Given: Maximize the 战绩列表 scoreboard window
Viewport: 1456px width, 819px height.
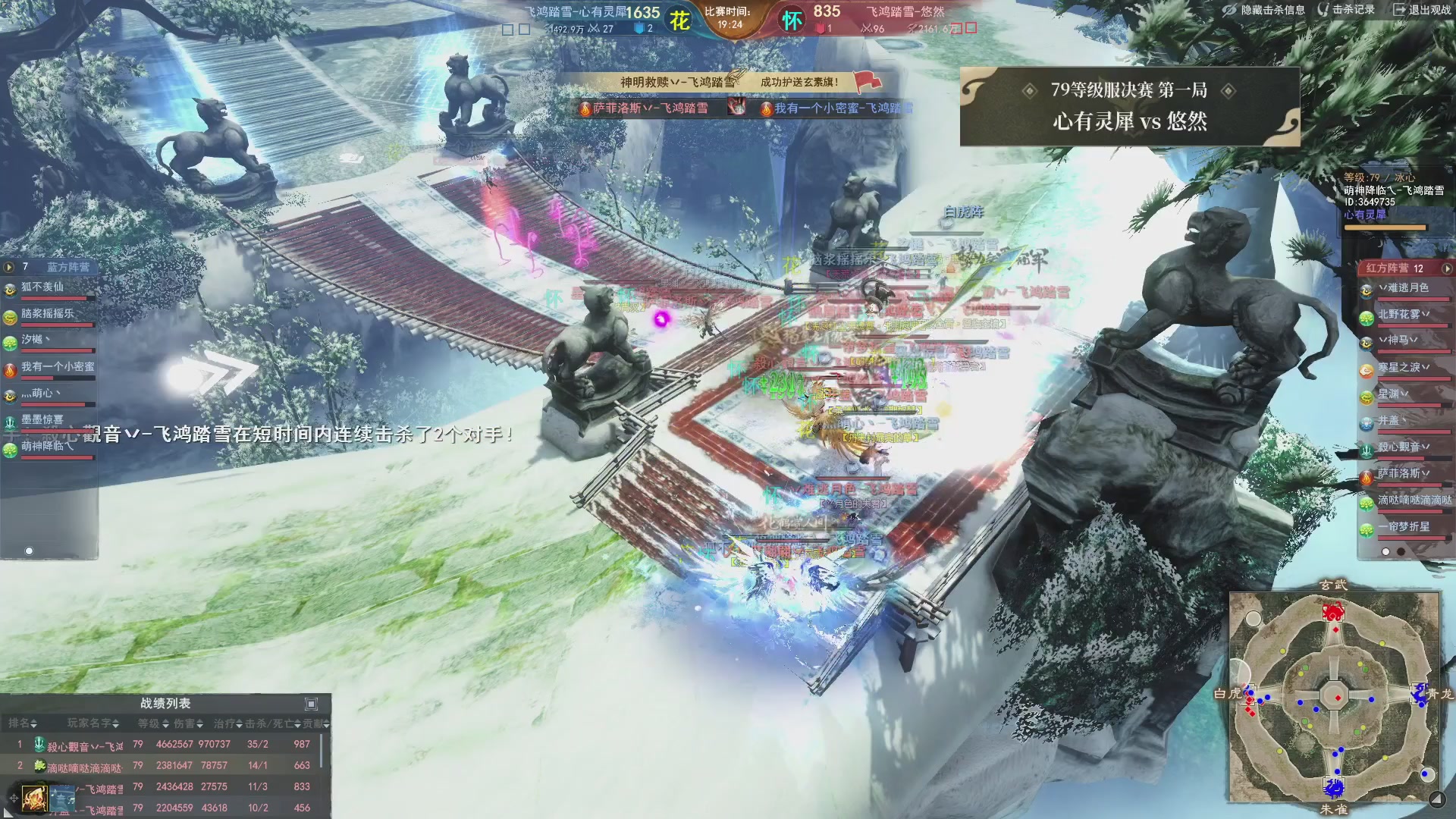Looking at the screenshot, I should point(311,704).
